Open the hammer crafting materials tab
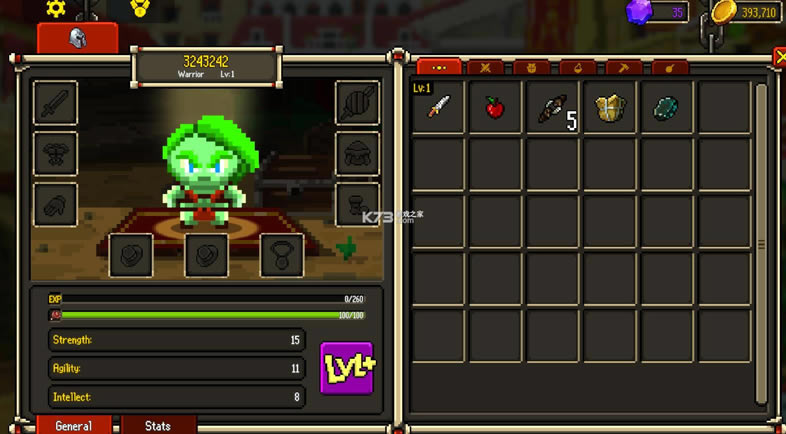 click(x=624, y=68)
